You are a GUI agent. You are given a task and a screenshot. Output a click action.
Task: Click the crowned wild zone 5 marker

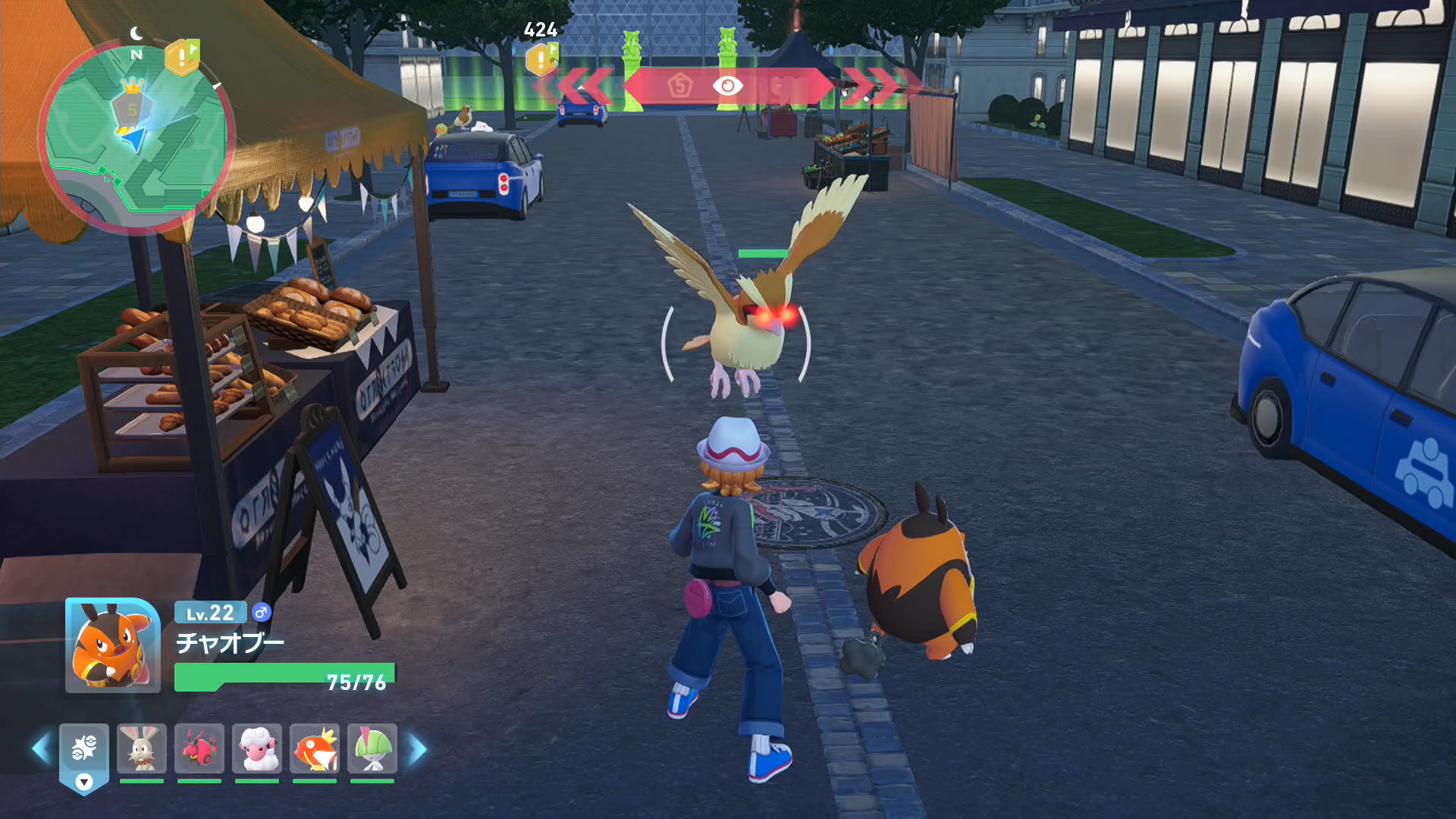(x=132, y=105)
